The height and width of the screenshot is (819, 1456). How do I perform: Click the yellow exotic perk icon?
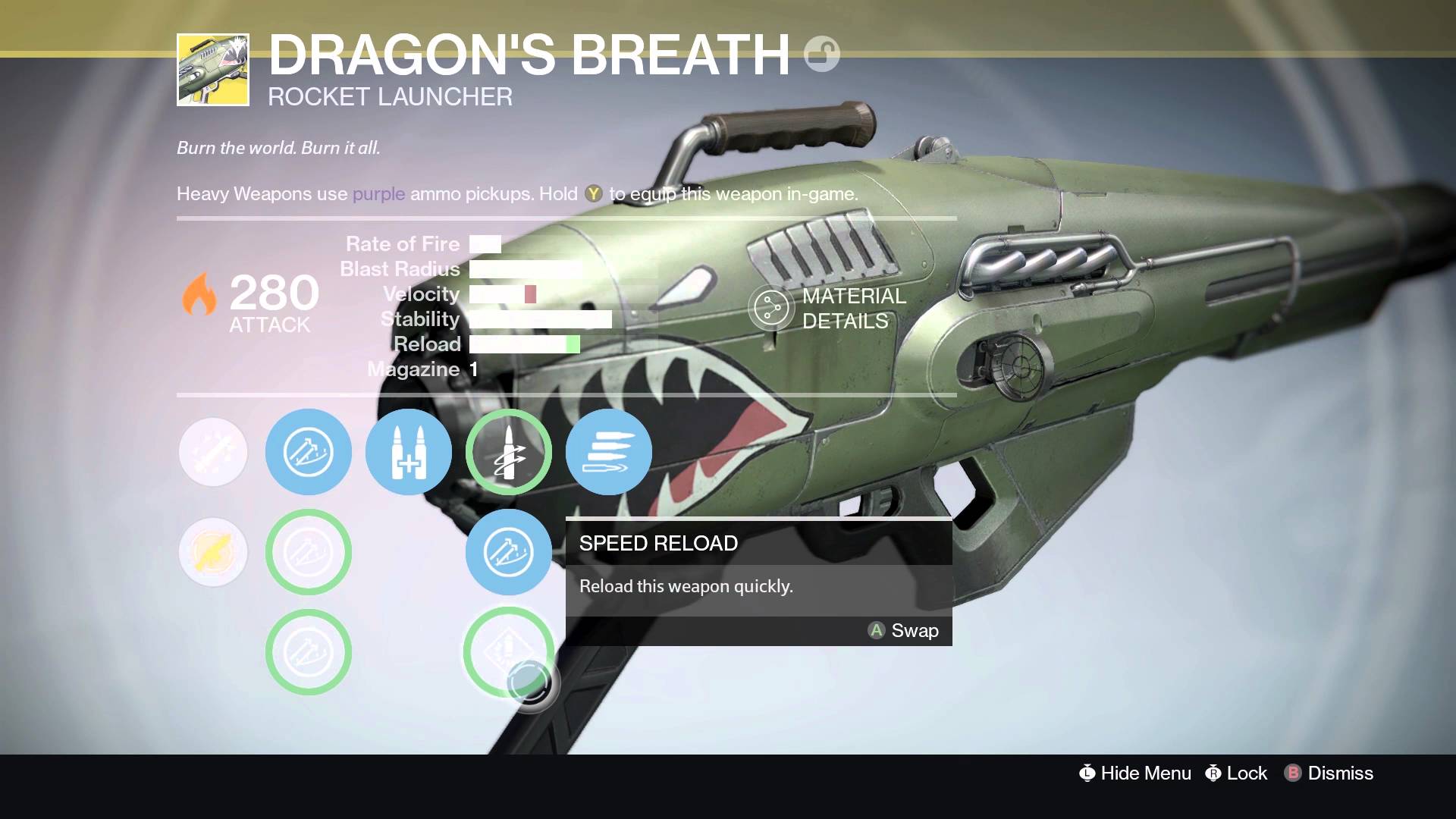213,552
